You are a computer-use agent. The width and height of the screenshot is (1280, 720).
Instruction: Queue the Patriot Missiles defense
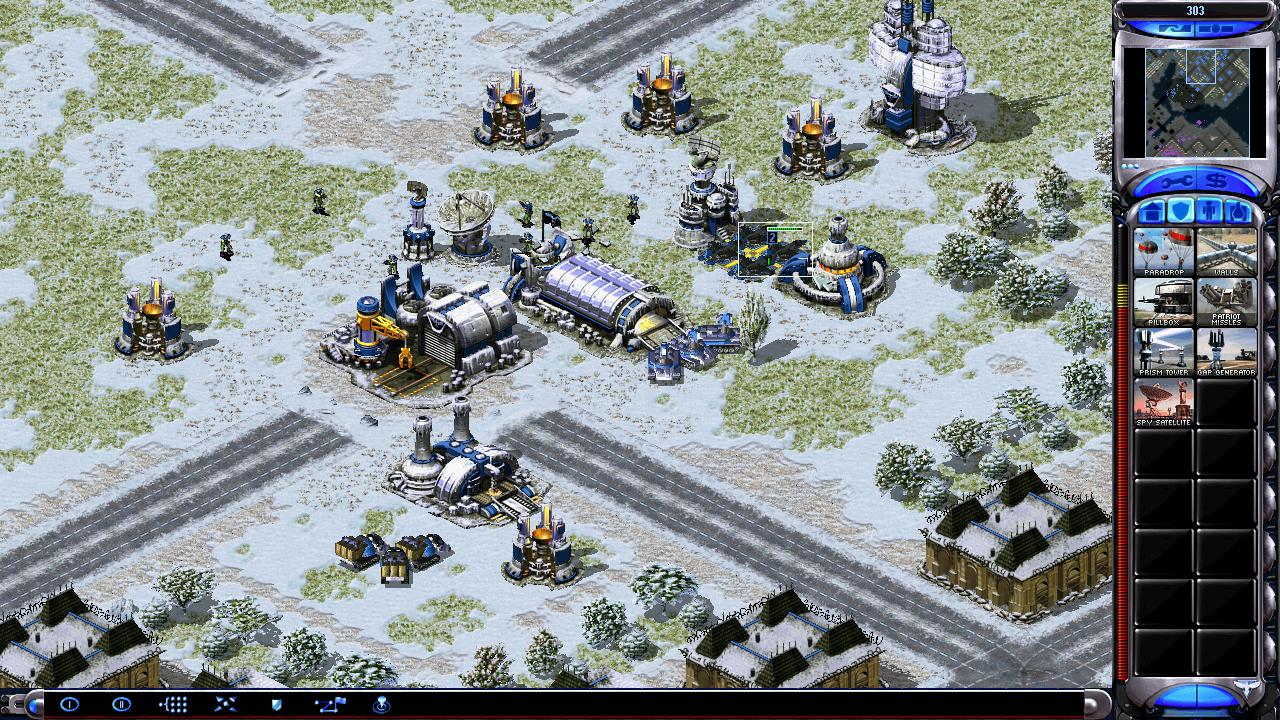coord(1226,302)
